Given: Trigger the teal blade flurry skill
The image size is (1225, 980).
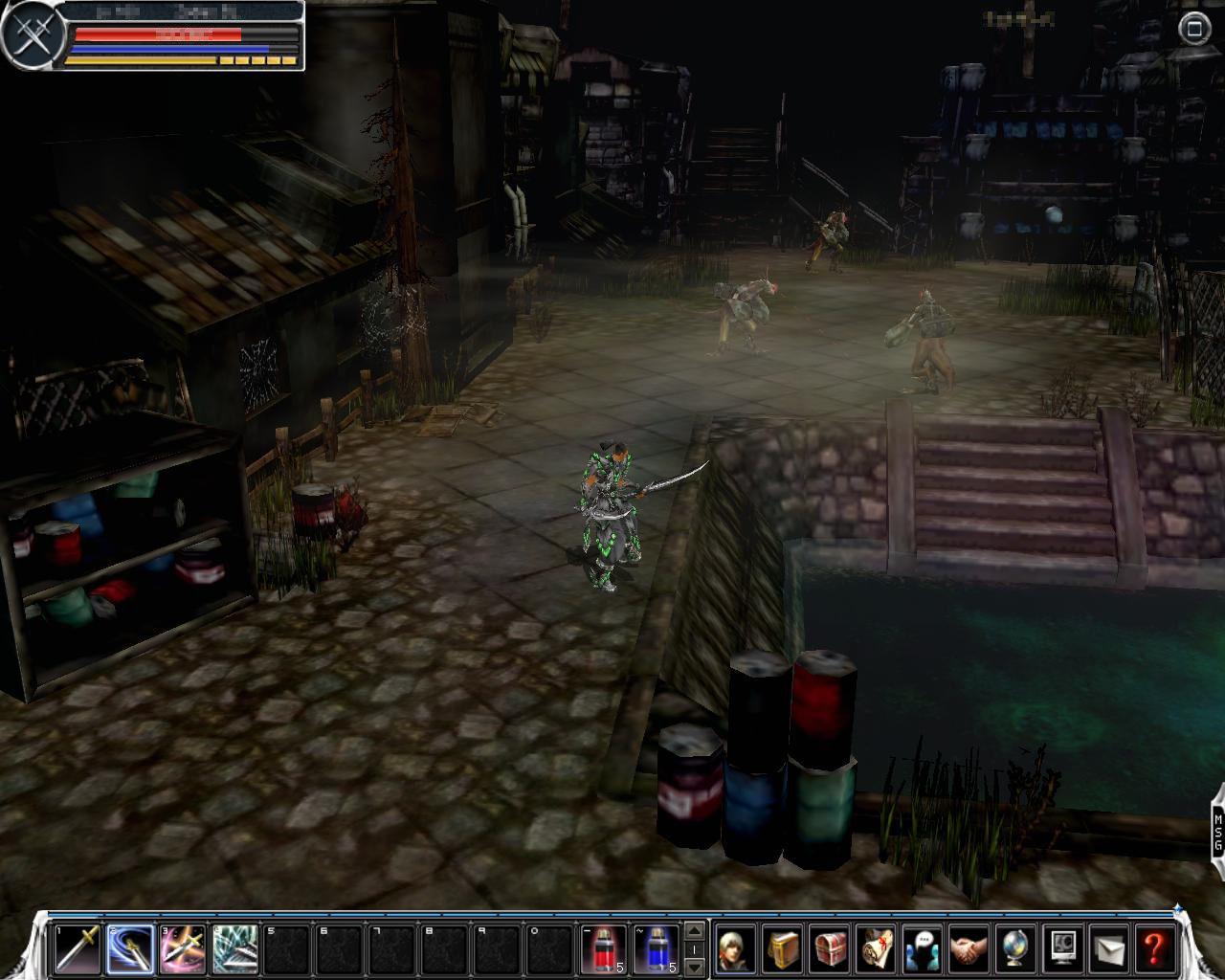Looking at the screenshot, I should [234, 948].
